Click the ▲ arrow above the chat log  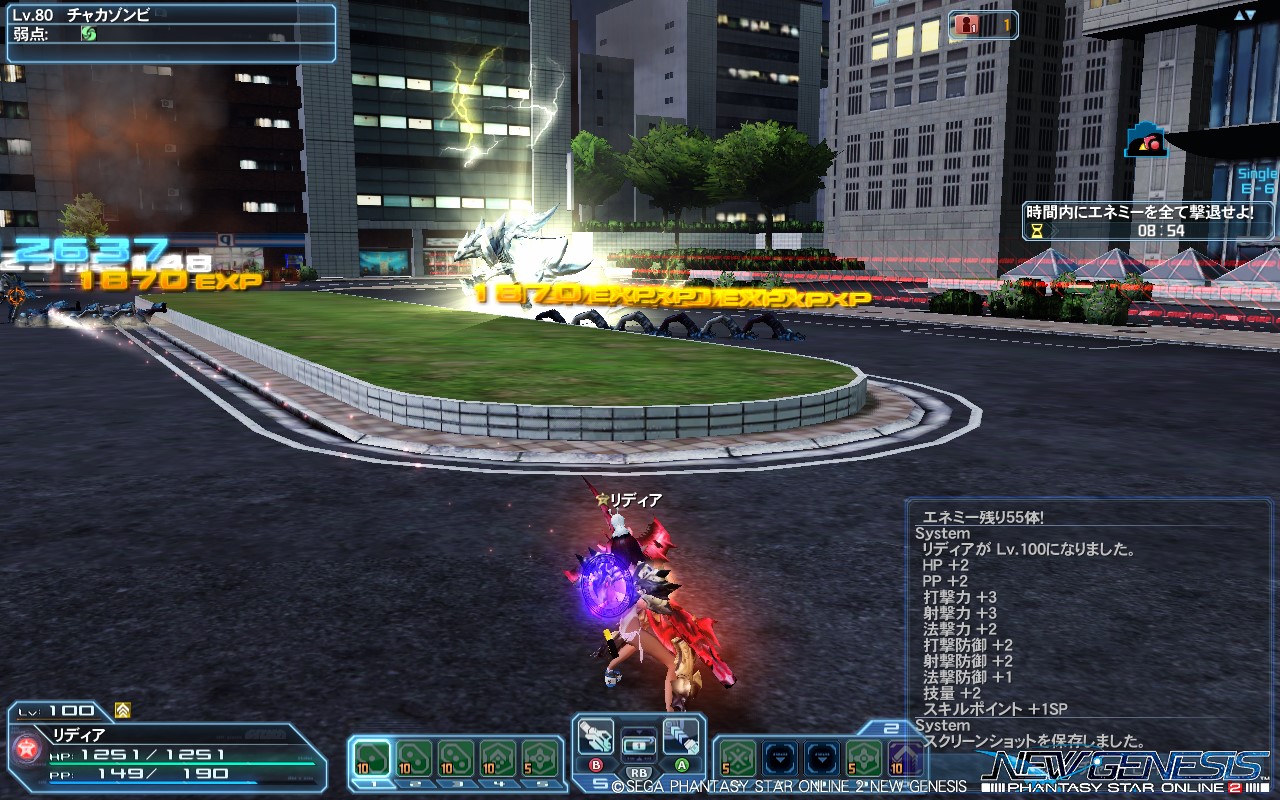(1239, 15)
